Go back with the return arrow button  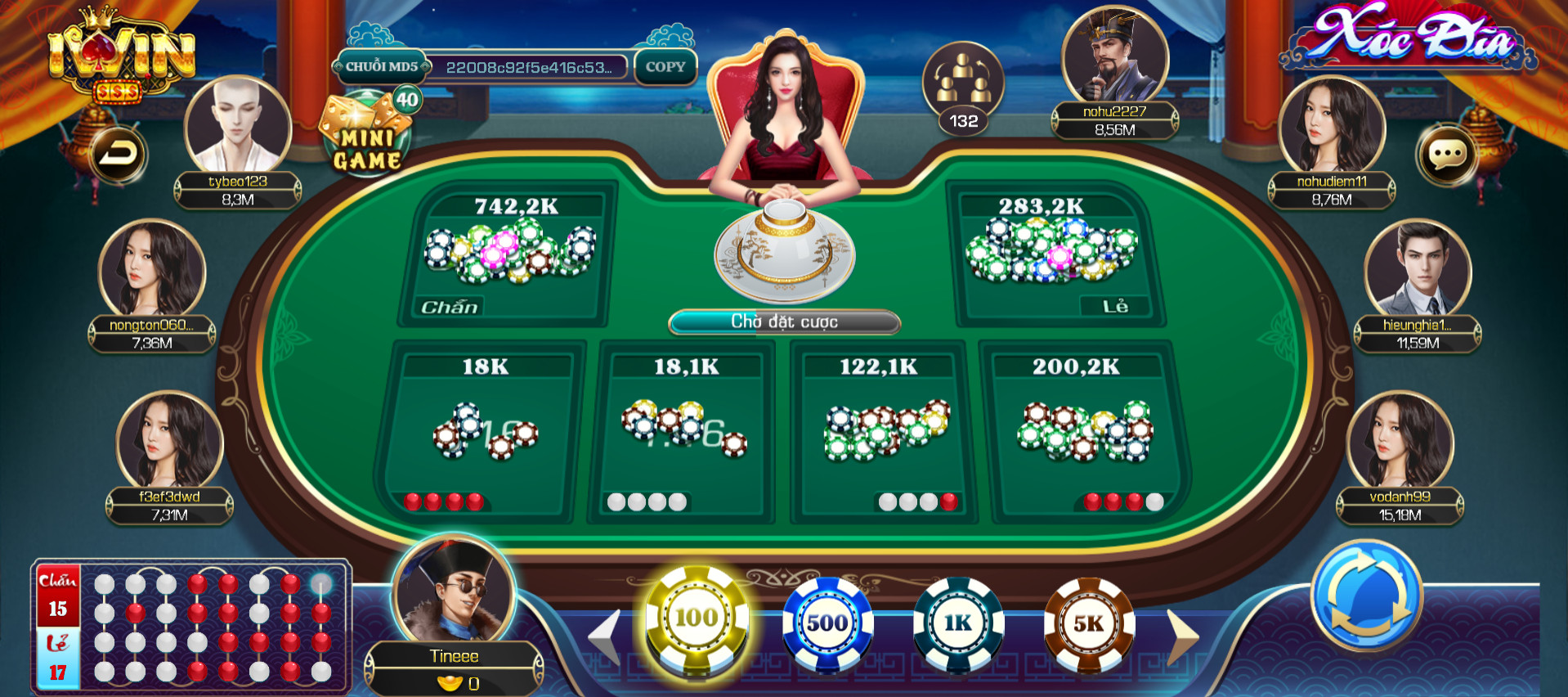[x=118, y=154]
